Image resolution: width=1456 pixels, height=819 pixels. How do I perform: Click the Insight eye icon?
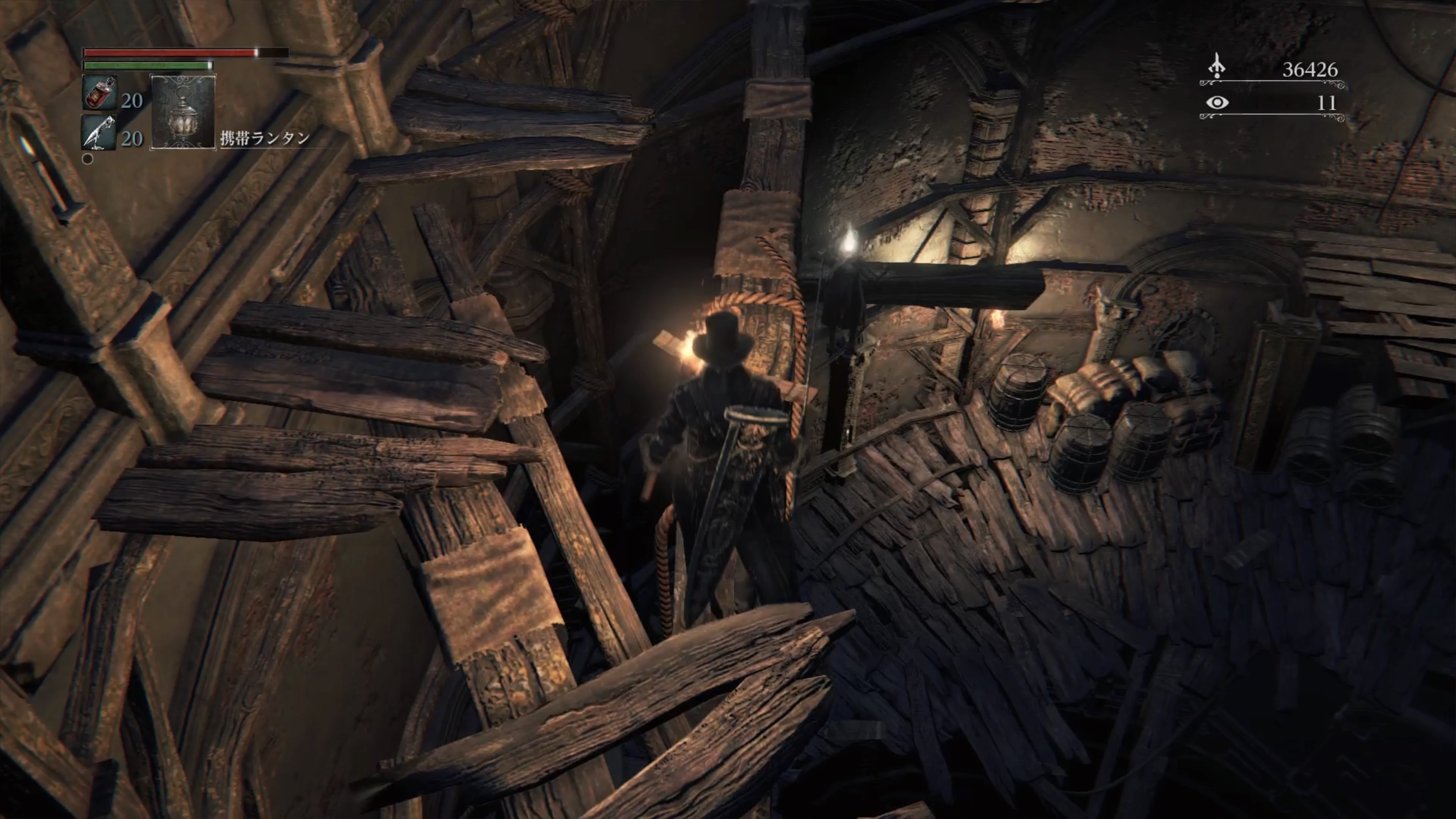click(x=1217, y=103)
